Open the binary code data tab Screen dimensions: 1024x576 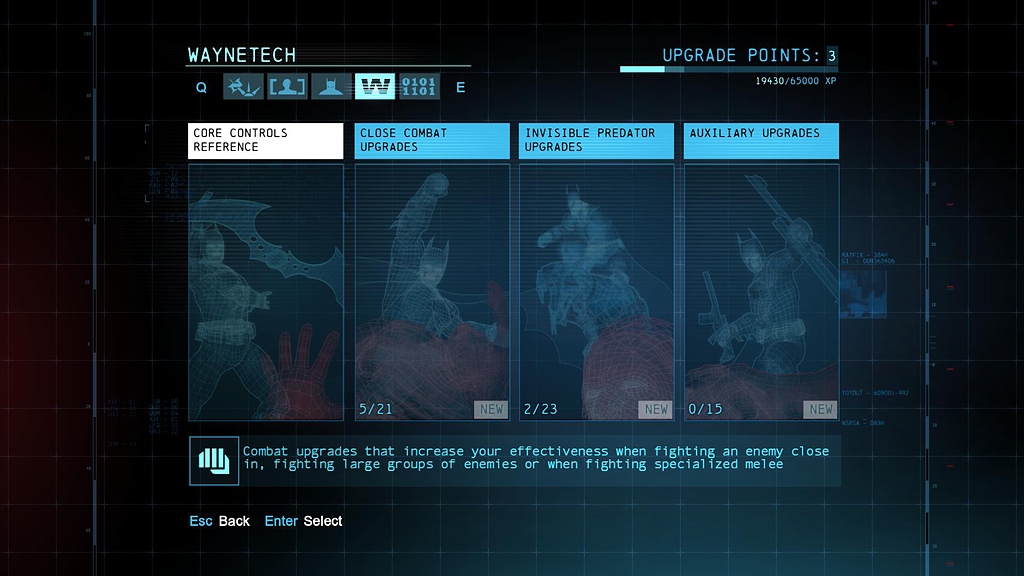(419, 87)
